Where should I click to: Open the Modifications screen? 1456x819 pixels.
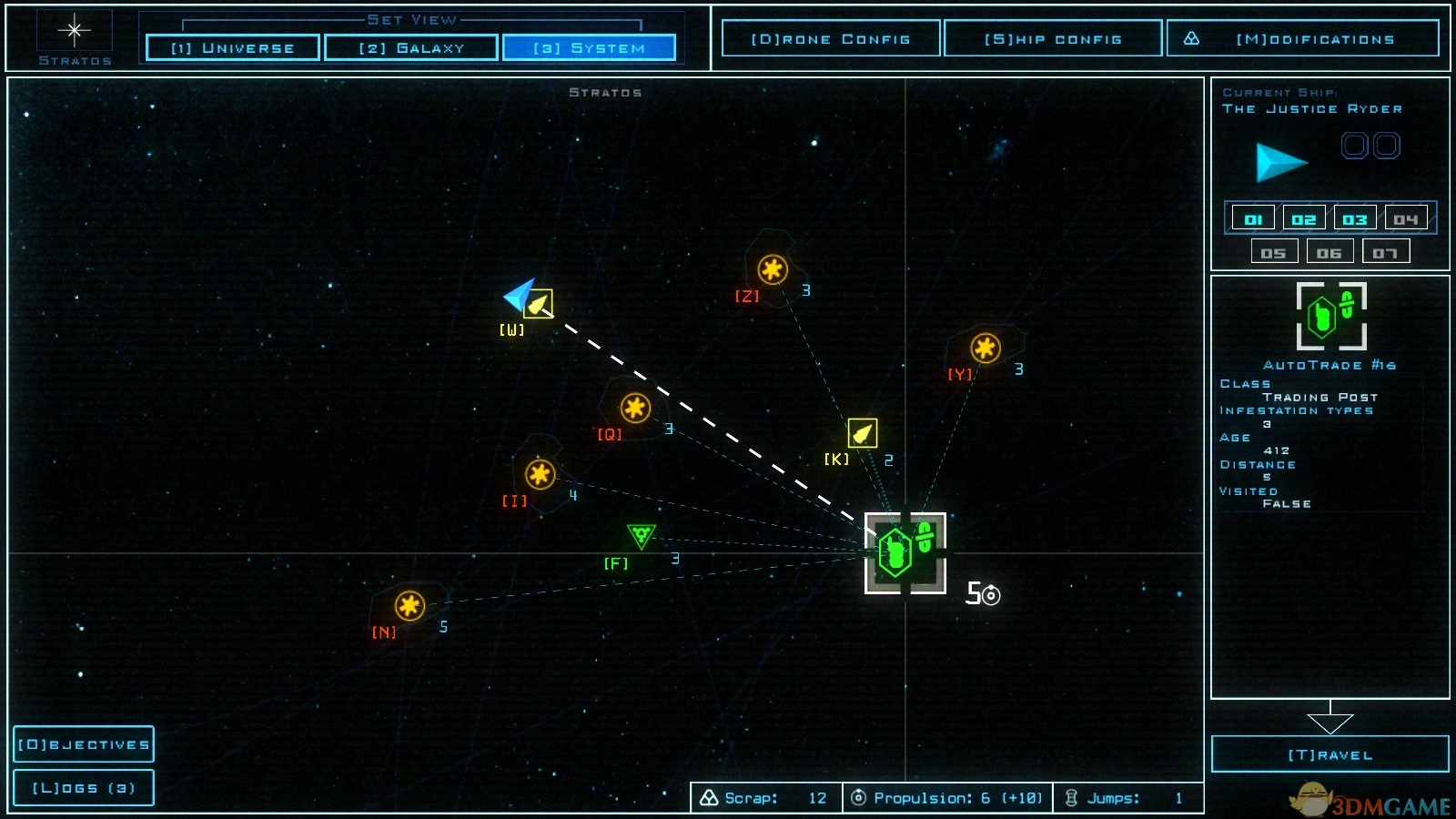[x=1303, y=39]
